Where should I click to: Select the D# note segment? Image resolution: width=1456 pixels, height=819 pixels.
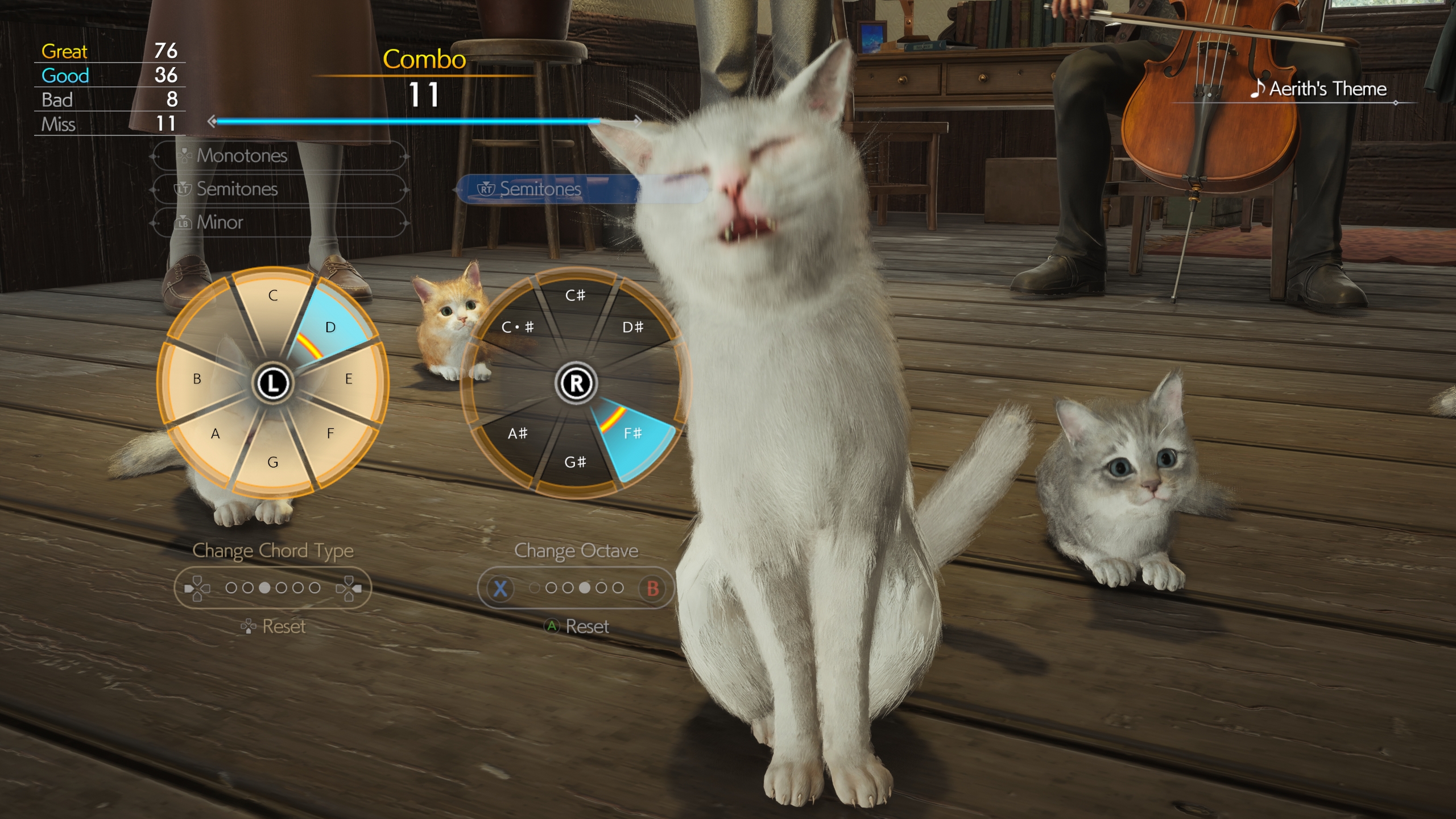click(632, 327)
